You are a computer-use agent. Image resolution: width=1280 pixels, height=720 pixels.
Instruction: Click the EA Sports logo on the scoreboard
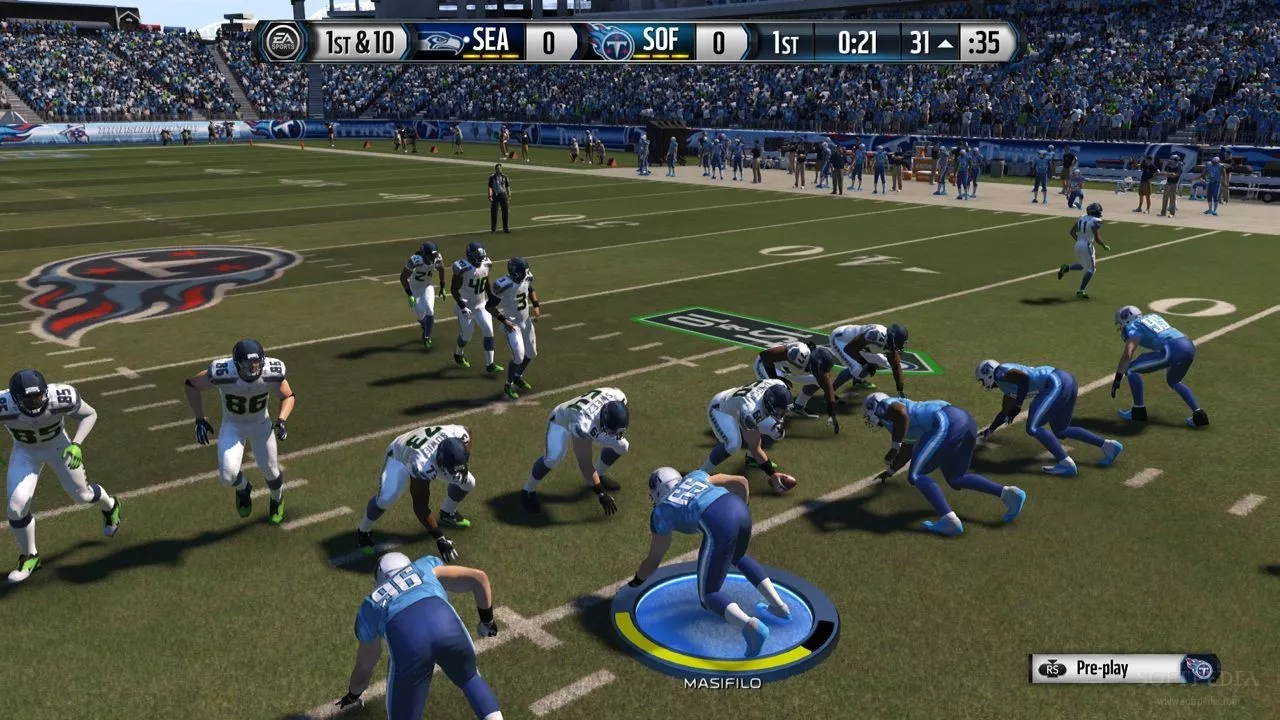tap(282, 42)
